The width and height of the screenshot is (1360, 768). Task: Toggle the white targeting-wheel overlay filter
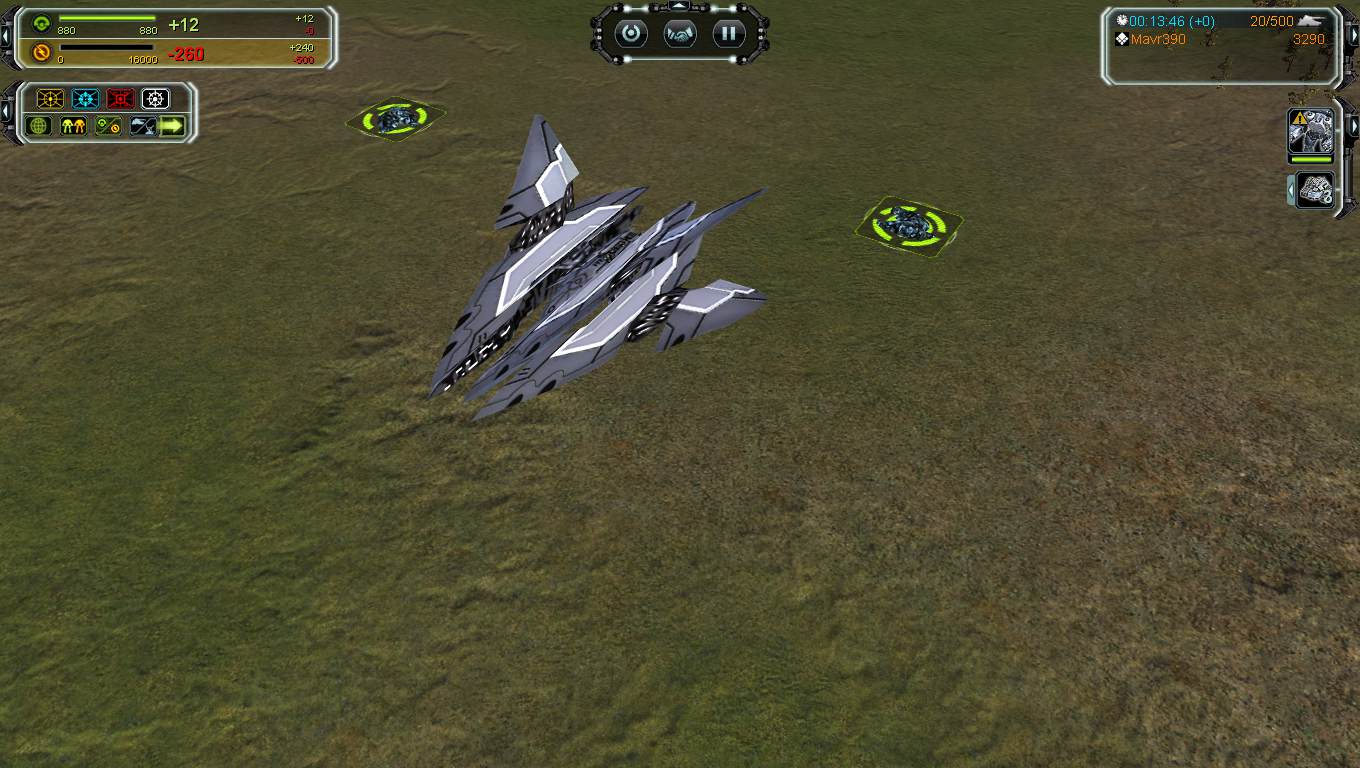click(155, 99)
